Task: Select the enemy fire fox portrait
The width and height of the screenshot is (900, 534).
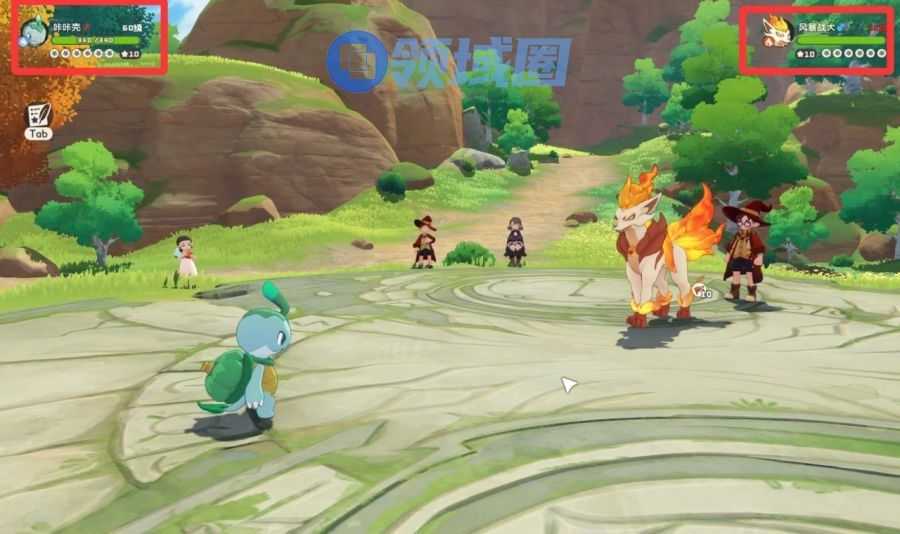Action: pos(774,30)
